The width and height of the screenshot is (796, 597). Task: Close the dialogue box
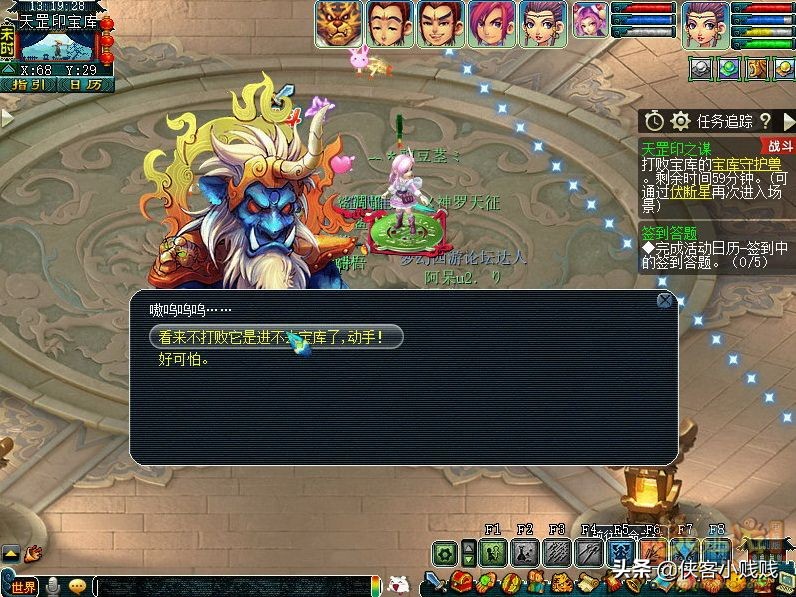664,300
